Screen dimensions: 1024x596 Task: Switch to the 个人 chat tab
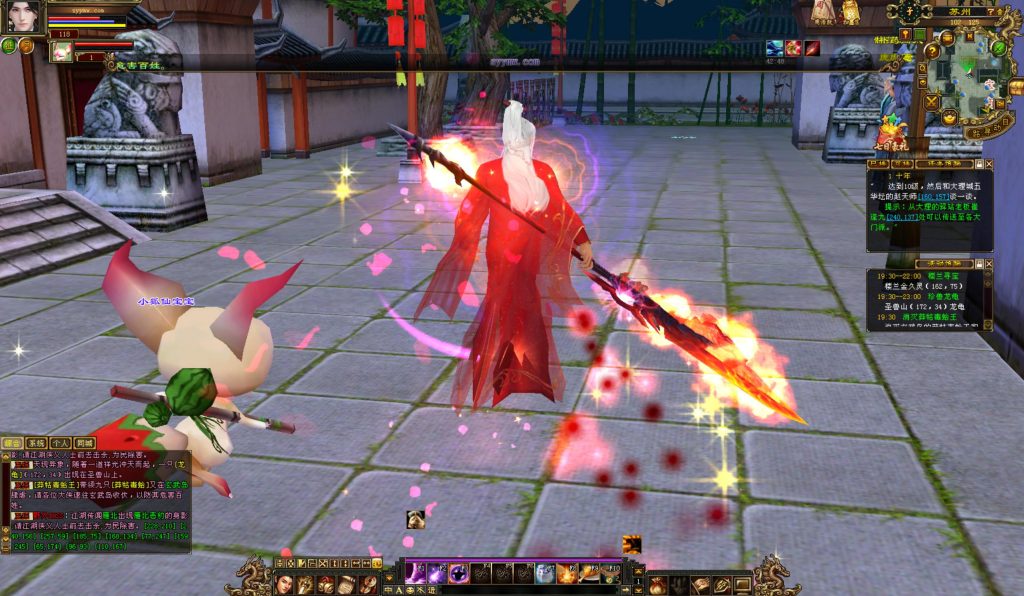click(x=61, y=442)
